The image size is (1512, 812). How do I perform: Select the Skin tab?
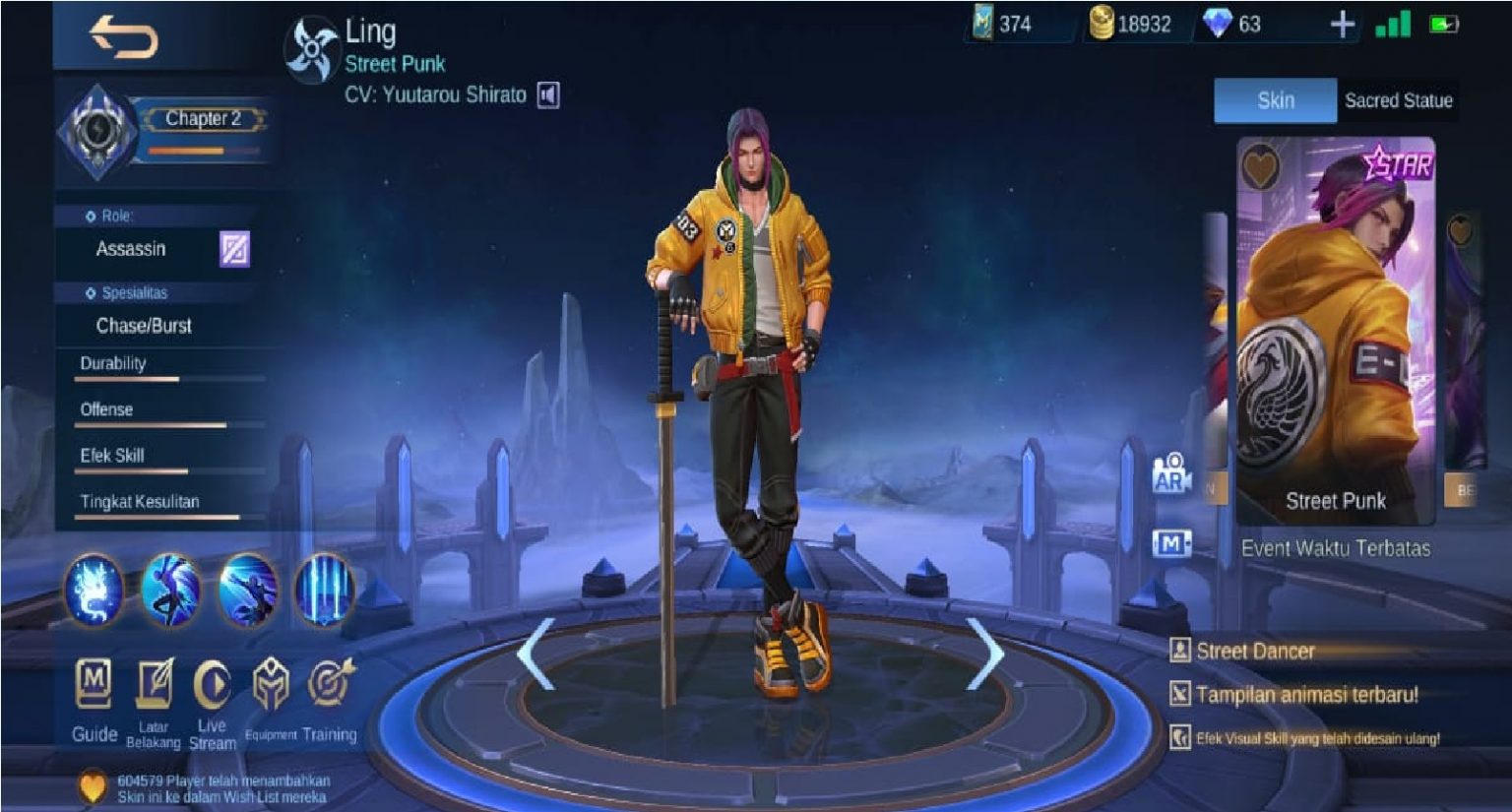tap(1274, 100)
